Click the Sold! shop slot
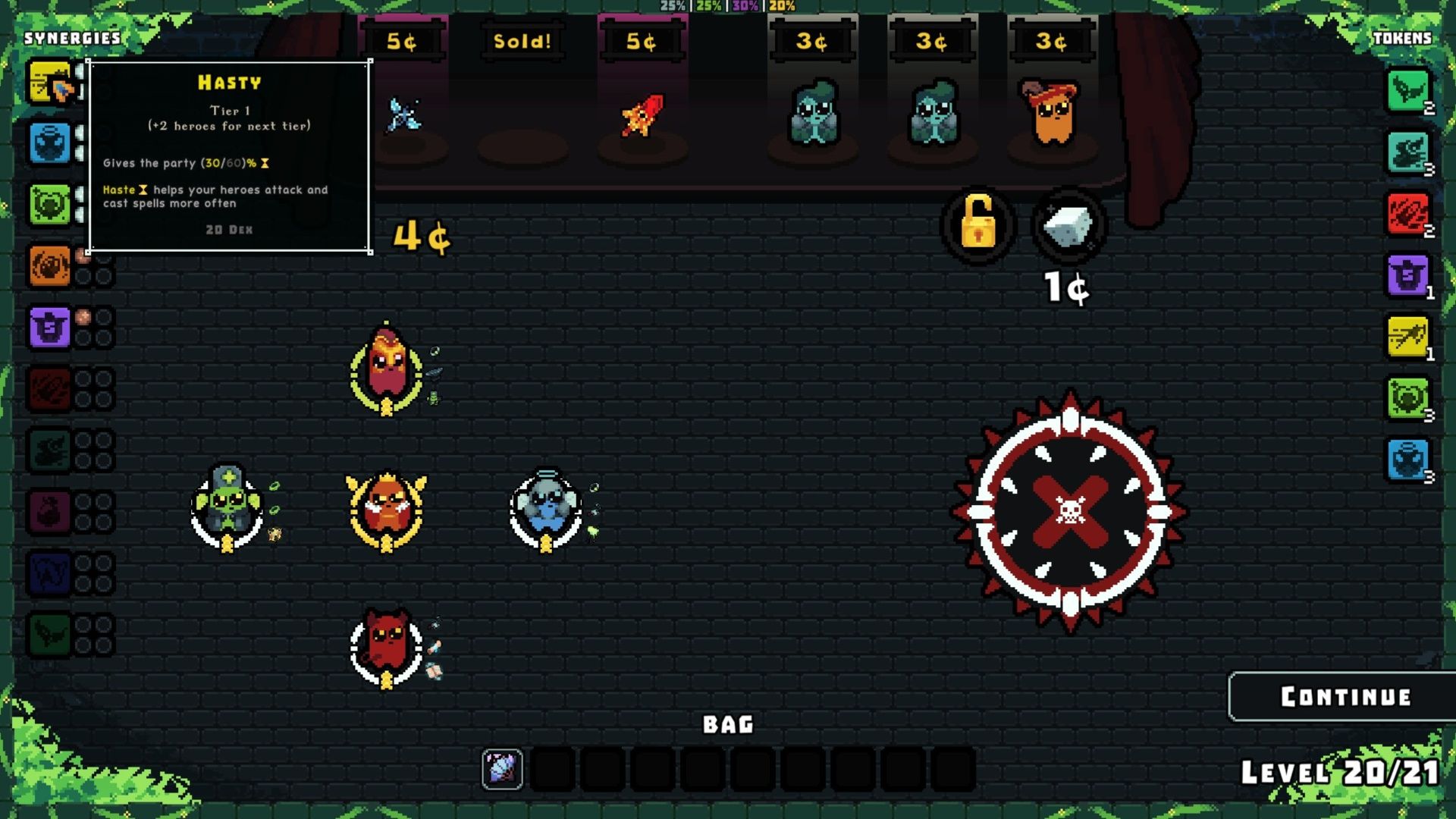Image resolution: width=1456 pixels, height=819 pixels. click(522, 42)
